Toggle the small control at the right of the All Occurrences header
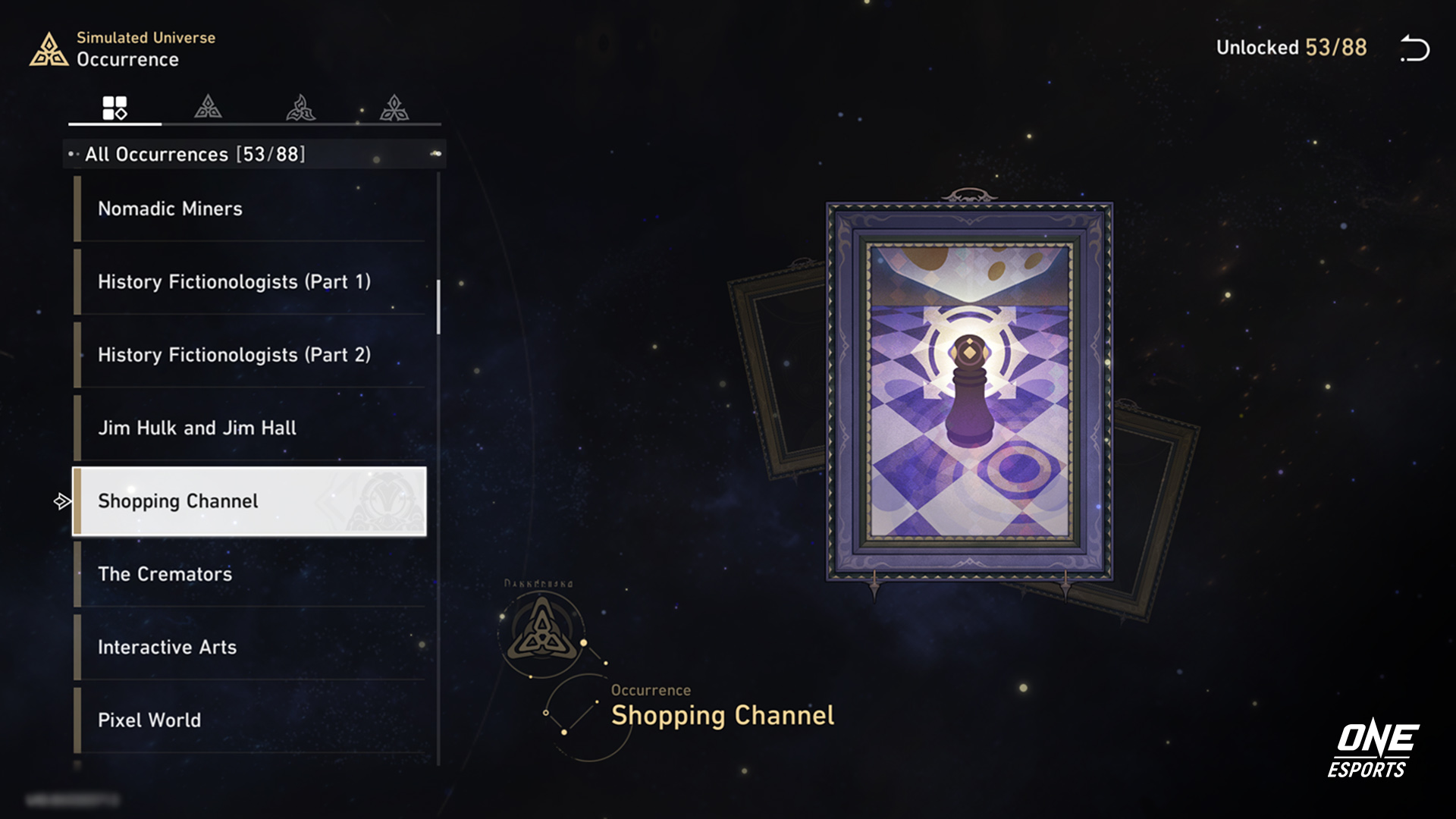 point(436,153)
